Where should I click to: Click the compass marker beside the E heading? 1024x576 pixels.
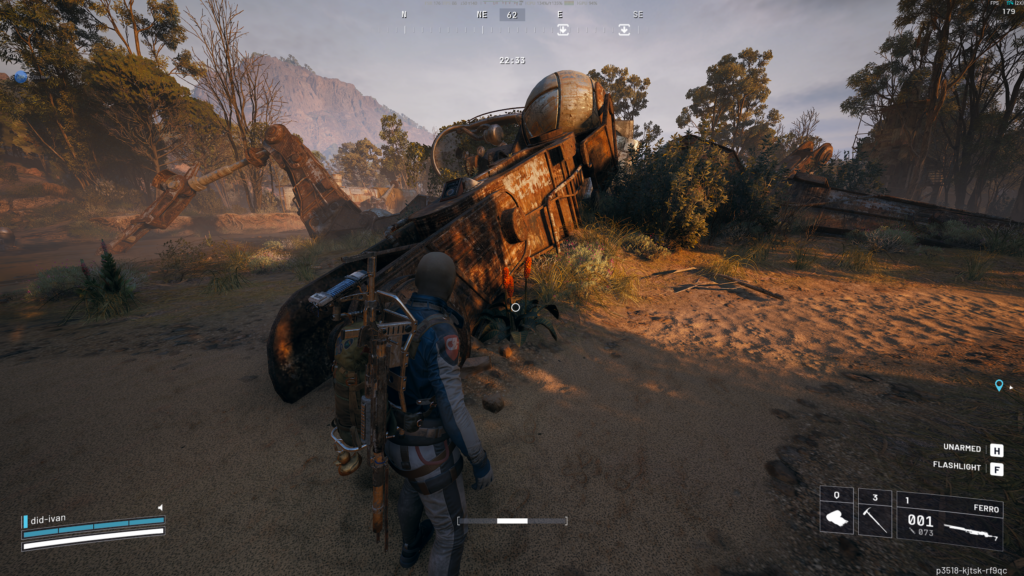pyautogui.click(x=563, y=30)
